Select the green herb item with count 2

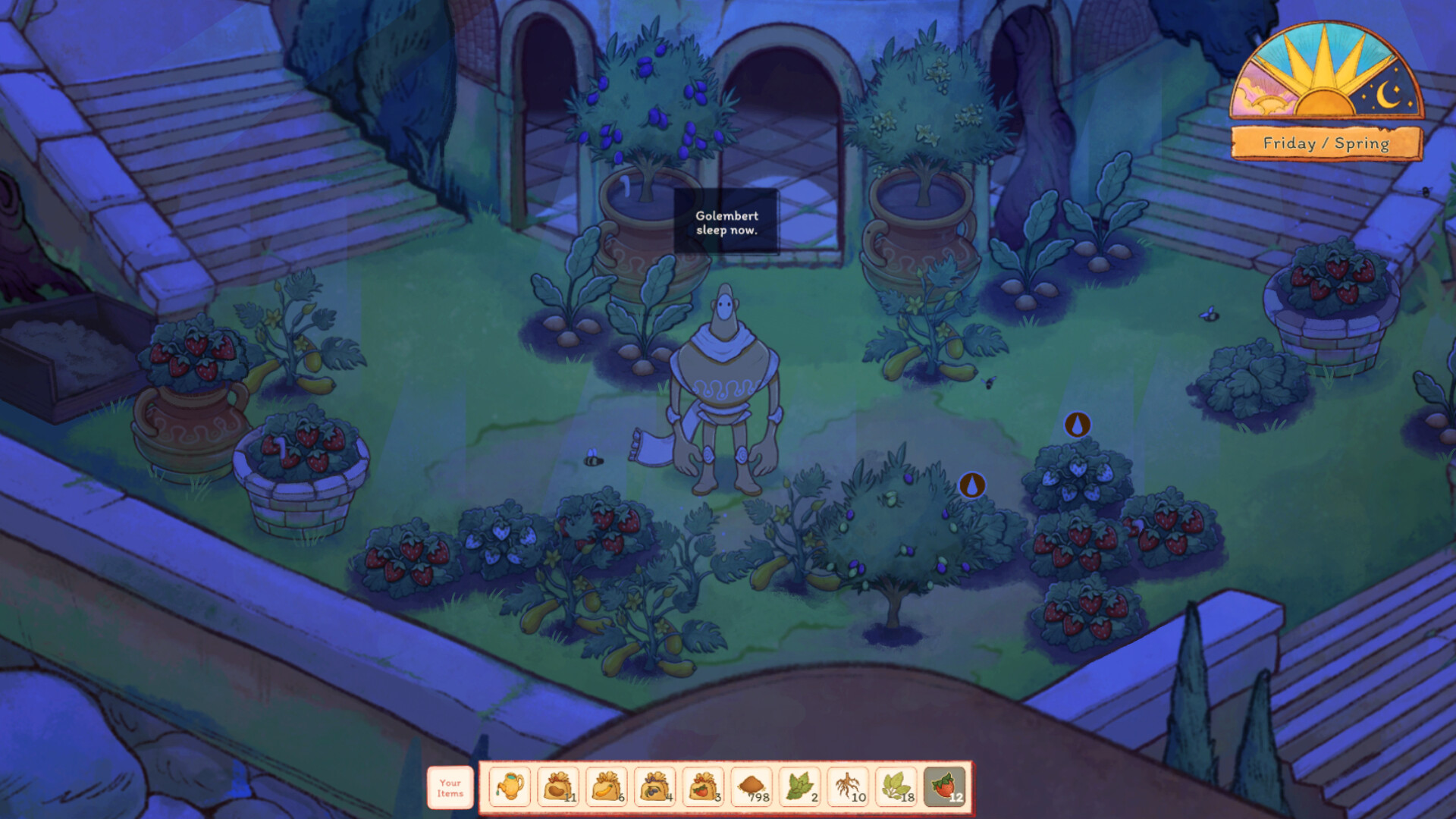pos(799,786)
